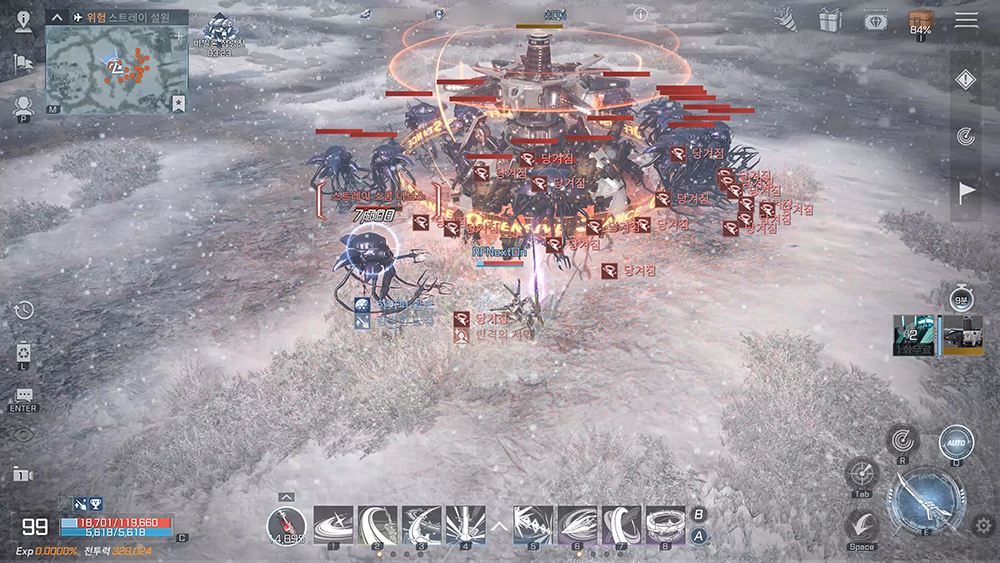Image resolution: width=1000 pixels, height=563 pixels.
Task: Toggle the AUTO battle button
Action: pyautogui.click(x=956, y=441)
